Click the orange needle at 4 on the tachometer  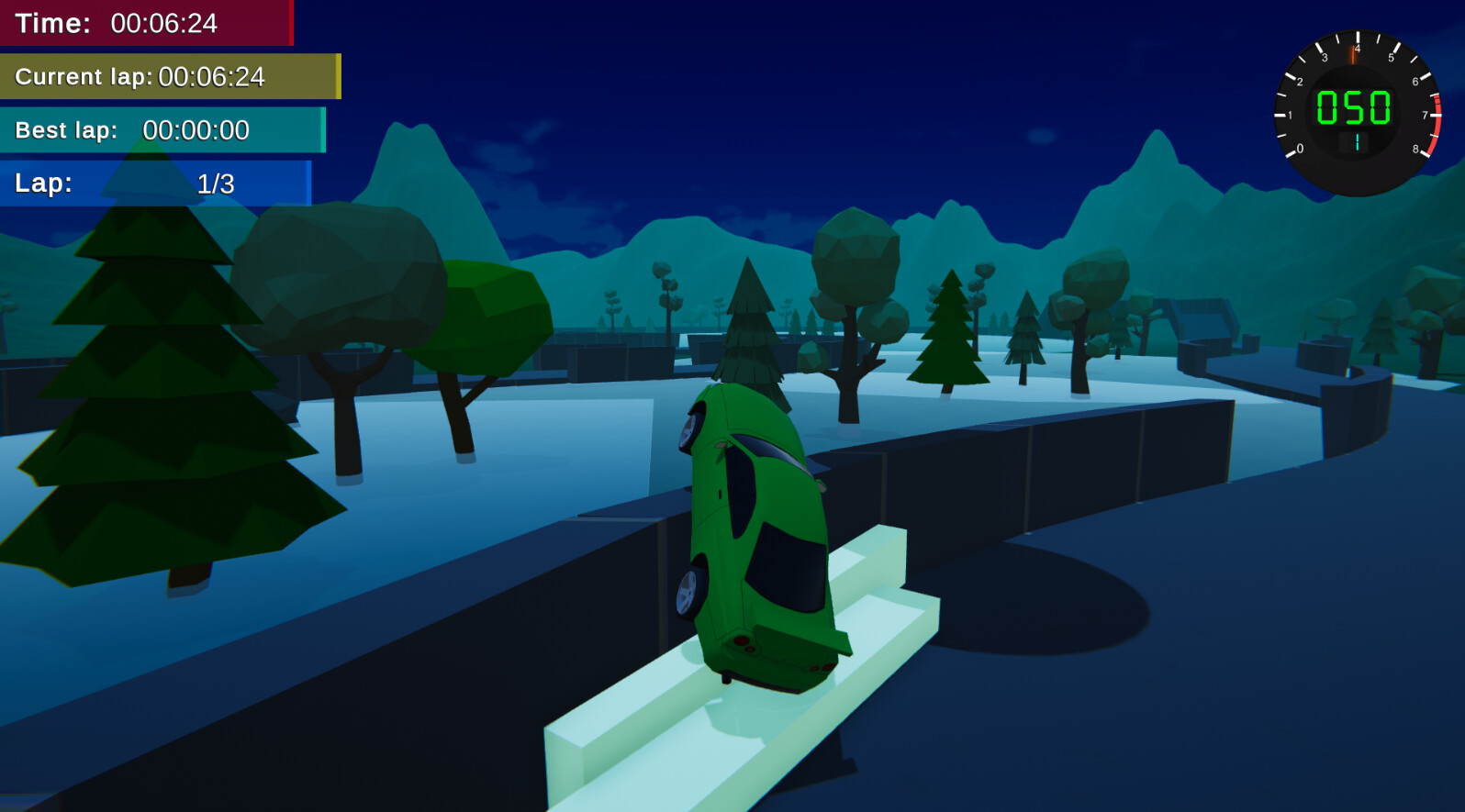click(x=1353, y=55)
